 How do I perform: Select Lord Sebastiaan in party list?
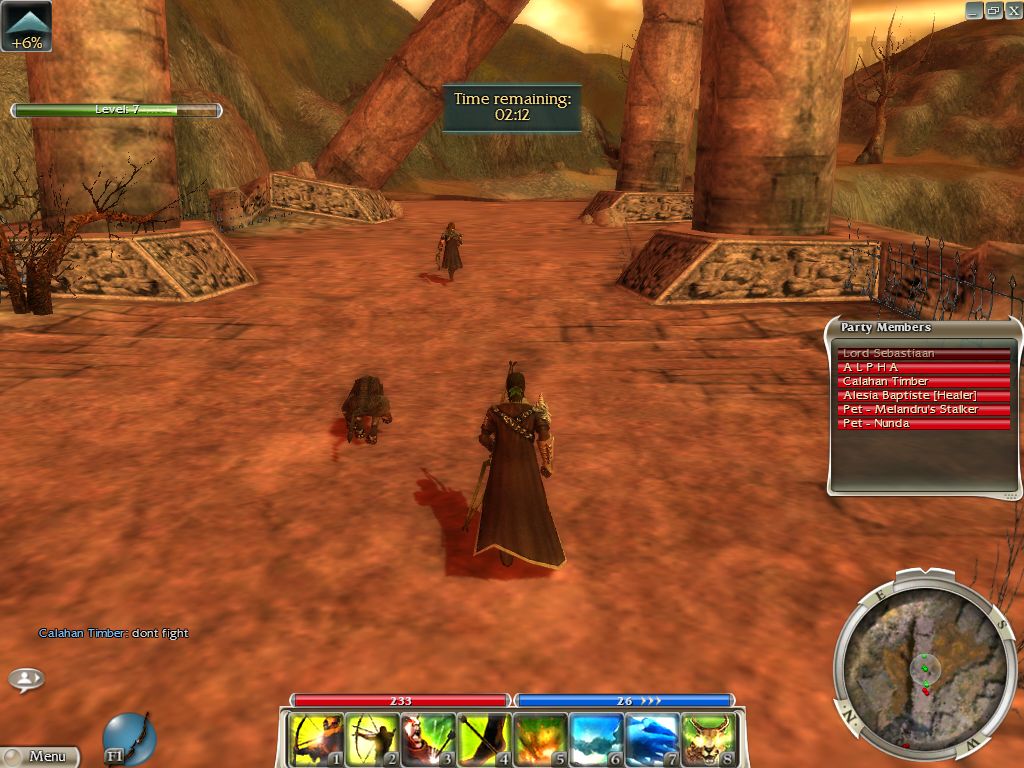tap(924, 354)
